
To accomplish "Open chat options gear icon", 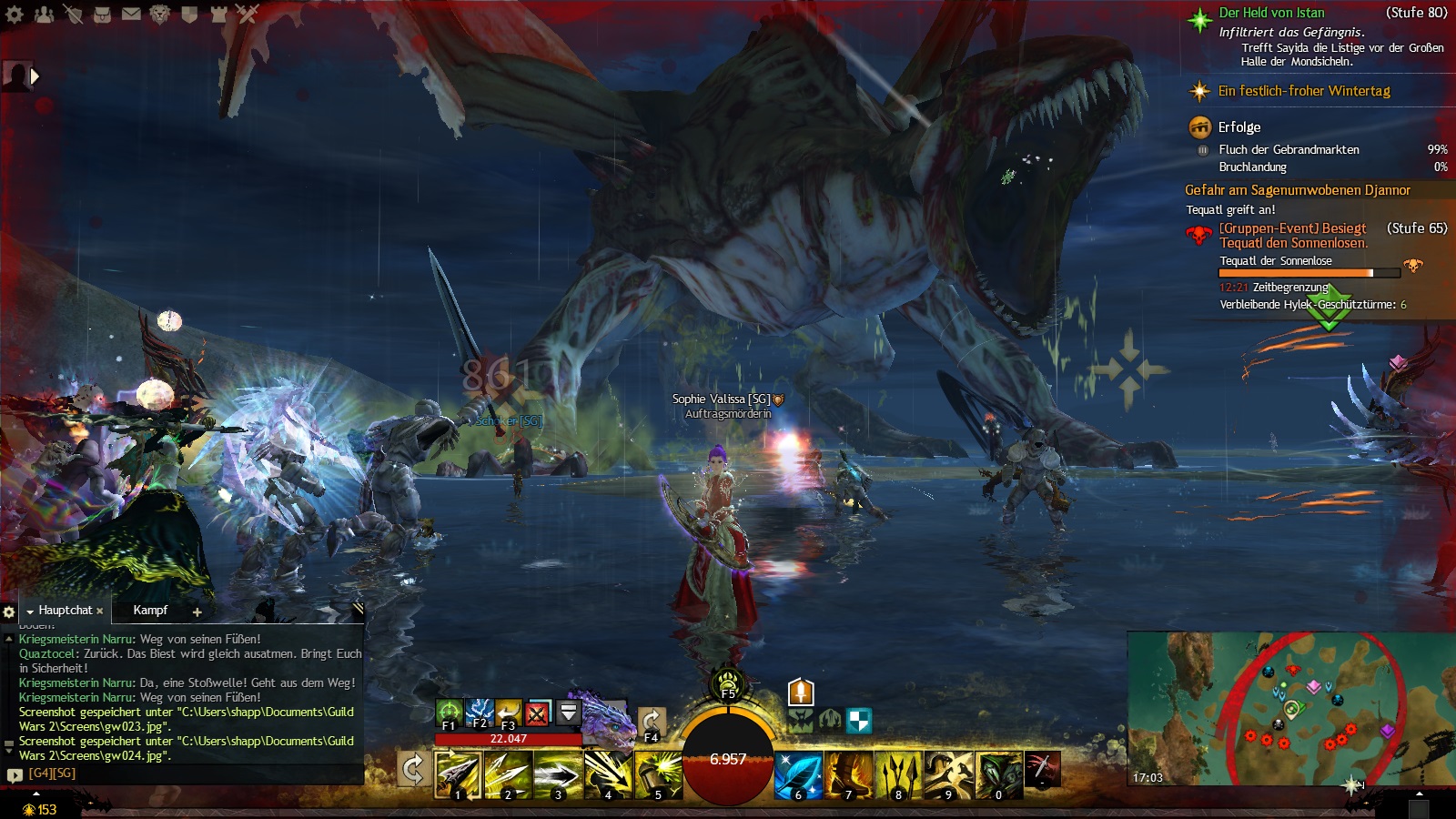I will (9, 612).
